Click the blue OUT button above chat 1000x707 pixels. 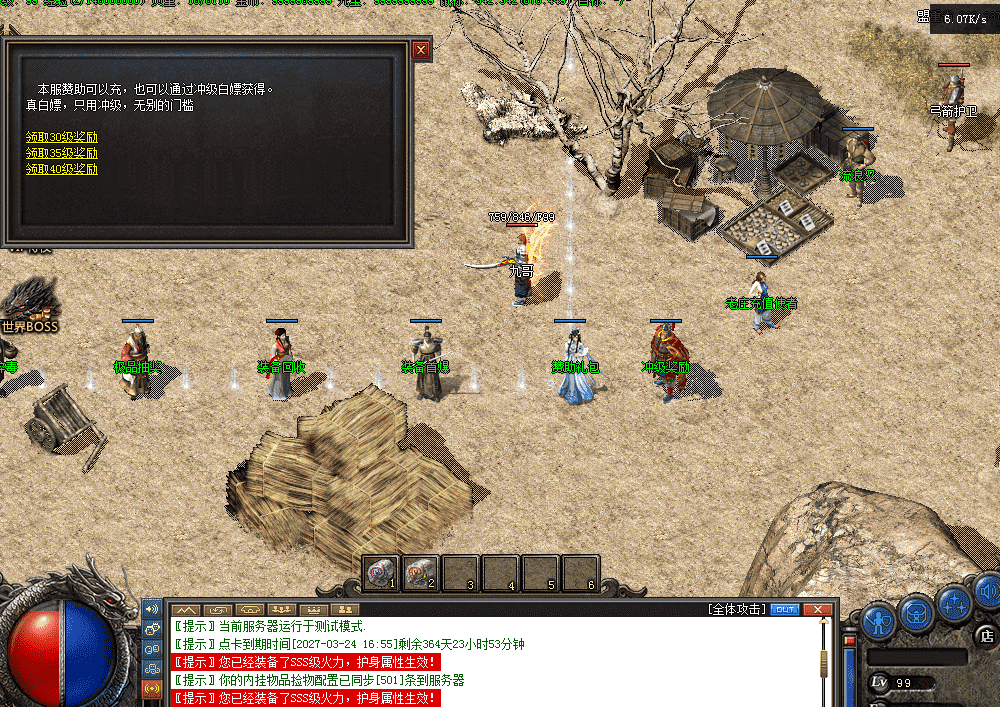pos(785,609)
